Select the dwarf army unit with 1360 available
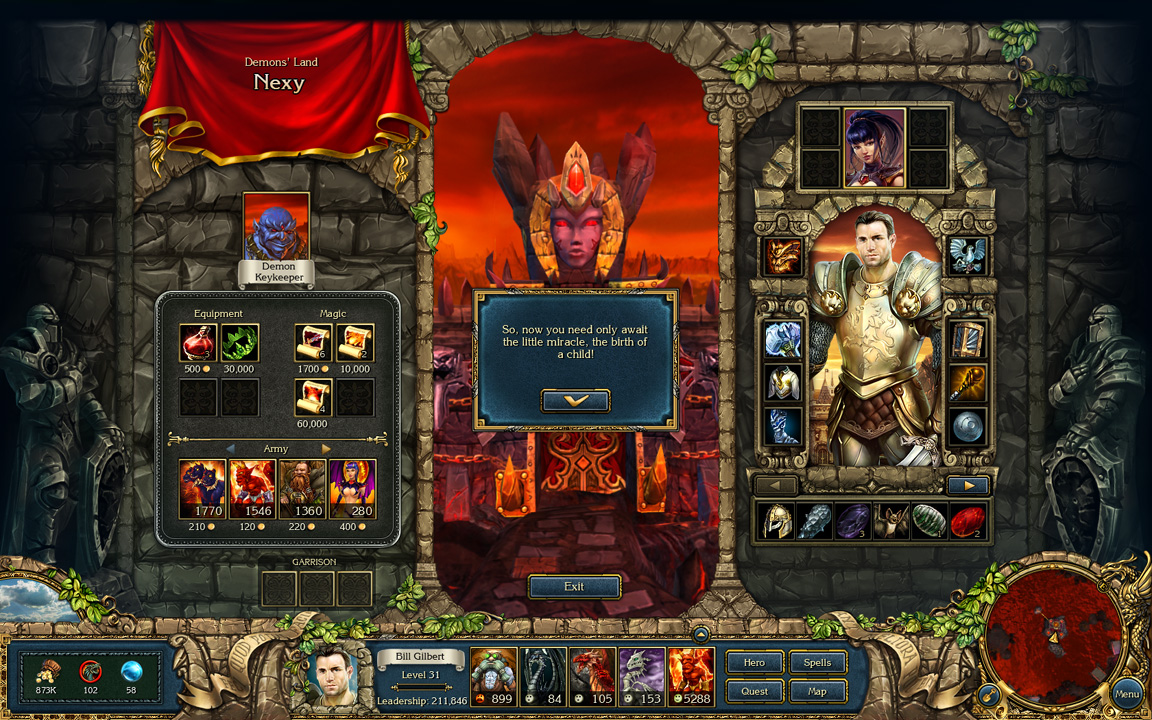Image resolution: width=1152 pixels, height=720 pixels. 302,489
